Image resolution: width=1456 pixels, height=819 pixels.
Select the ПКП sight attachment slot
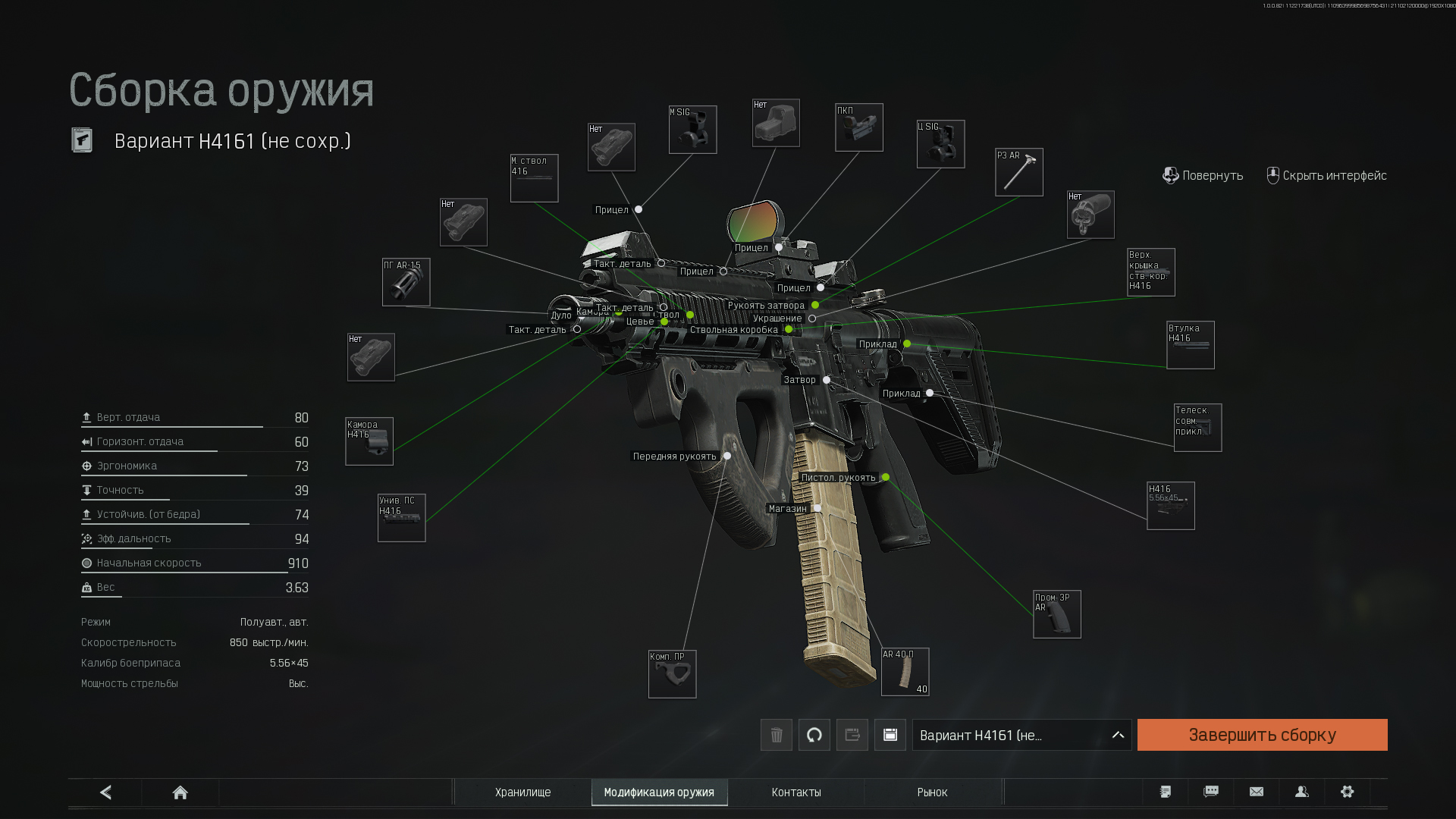click(x=858, y=127)
